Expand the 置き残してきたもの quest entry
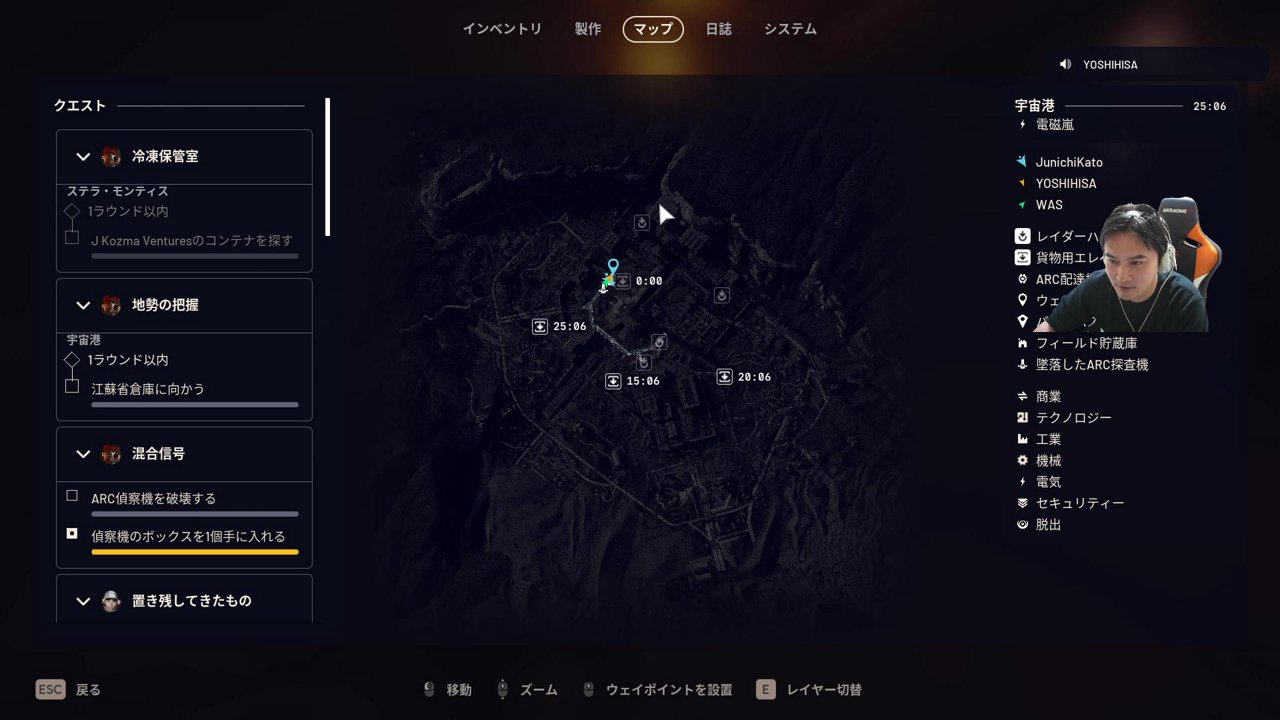The image size is (1280, 720). (83, 600)
